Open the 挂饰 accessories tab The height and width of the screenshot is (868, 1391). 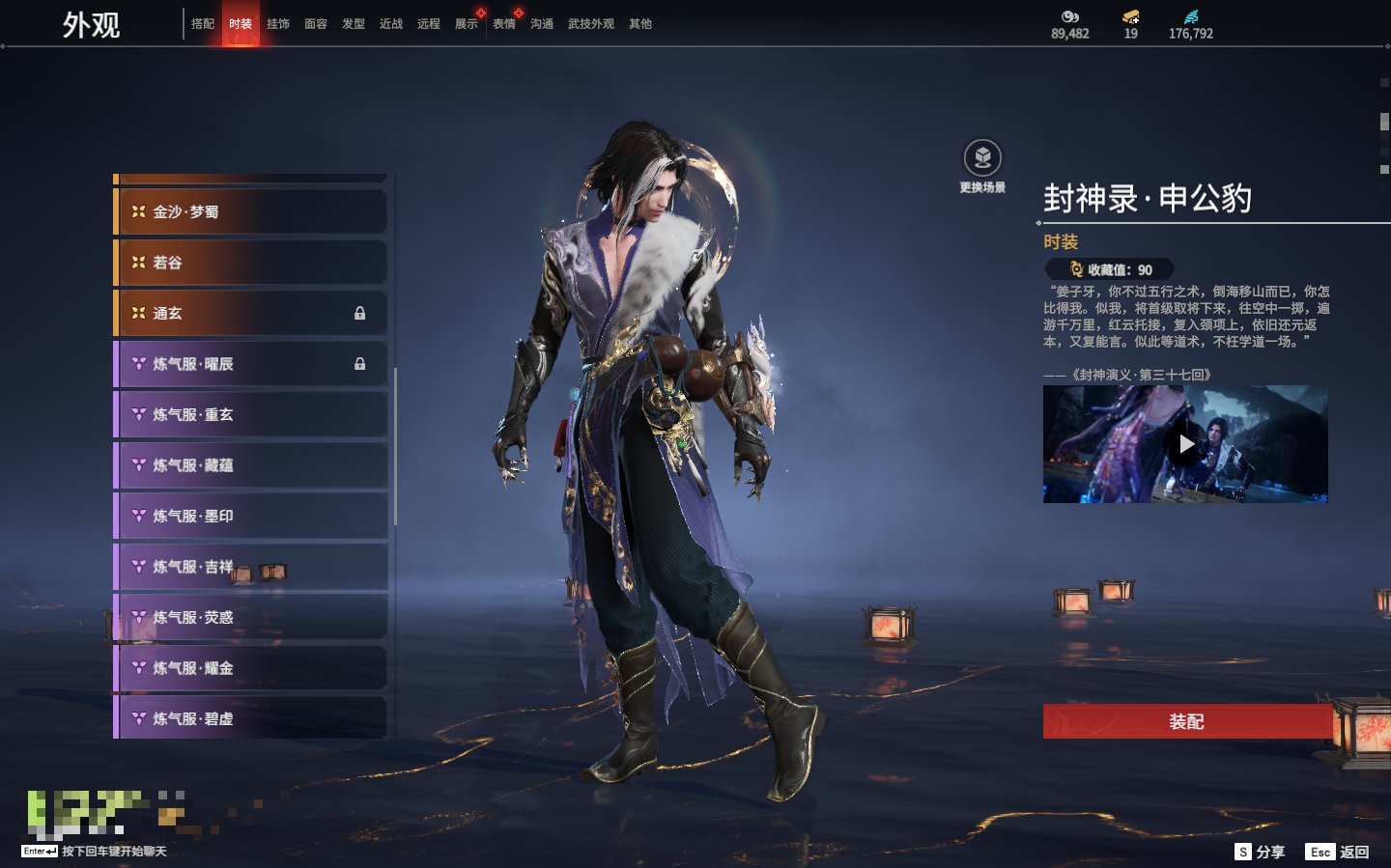coord(278,24)
